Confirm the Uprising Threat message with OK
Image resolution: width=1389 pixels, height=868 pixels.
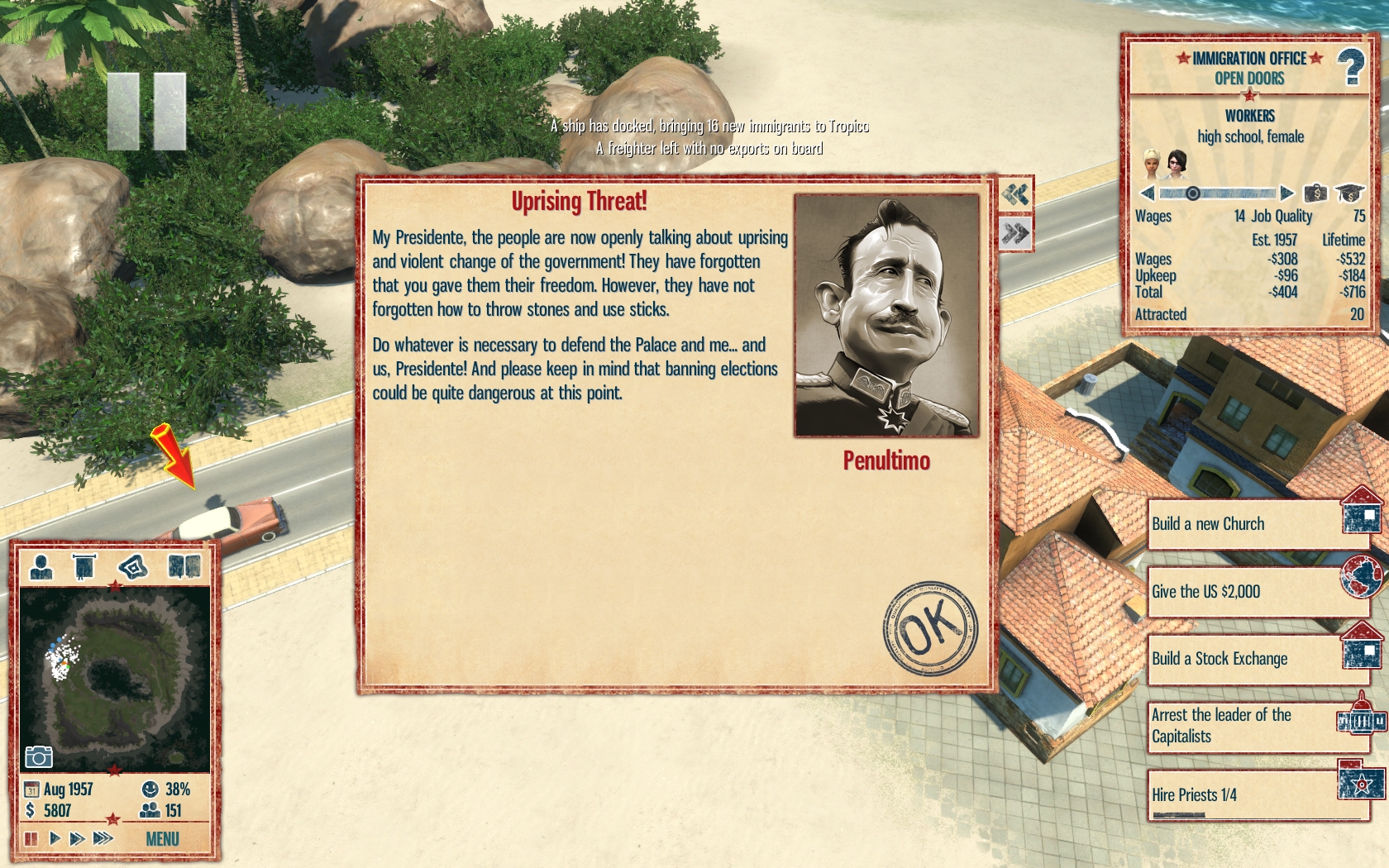(929, 627)
